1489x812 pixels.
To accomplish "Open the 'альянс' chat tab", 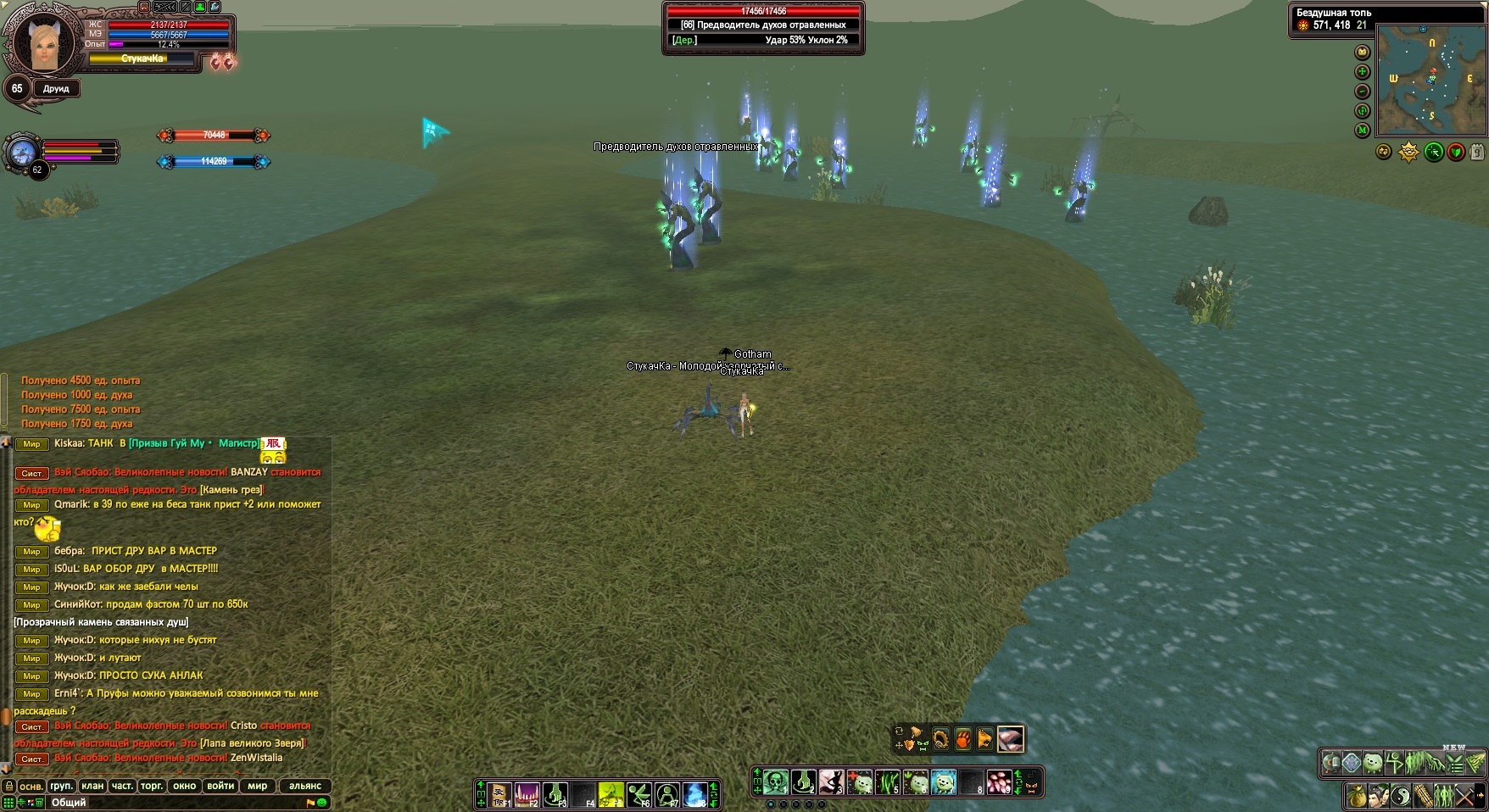I will click(x=305, y=786).
